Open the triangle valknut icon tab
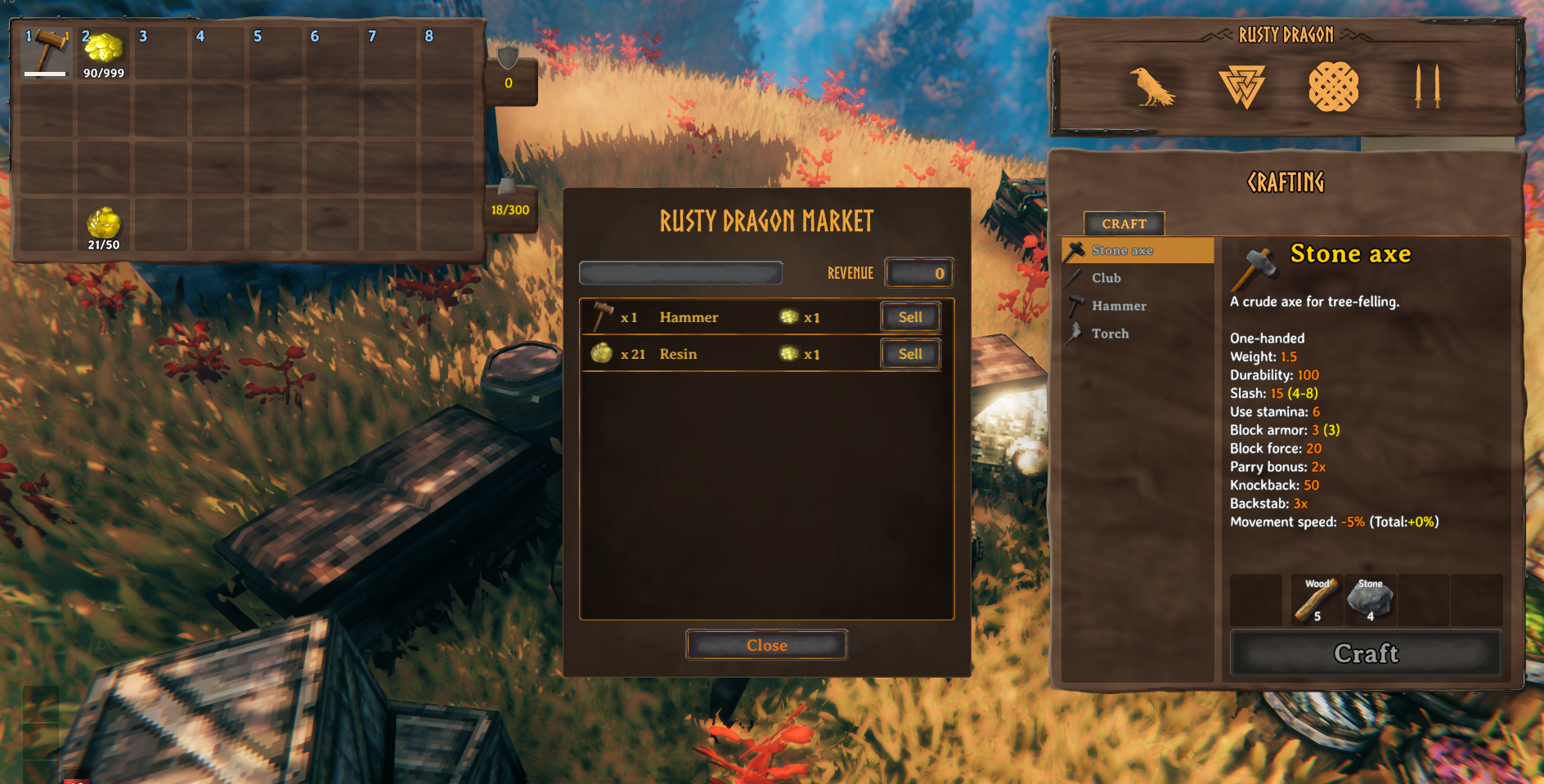The height and width of the screenshot is (784, 1544). (1241, 87)
